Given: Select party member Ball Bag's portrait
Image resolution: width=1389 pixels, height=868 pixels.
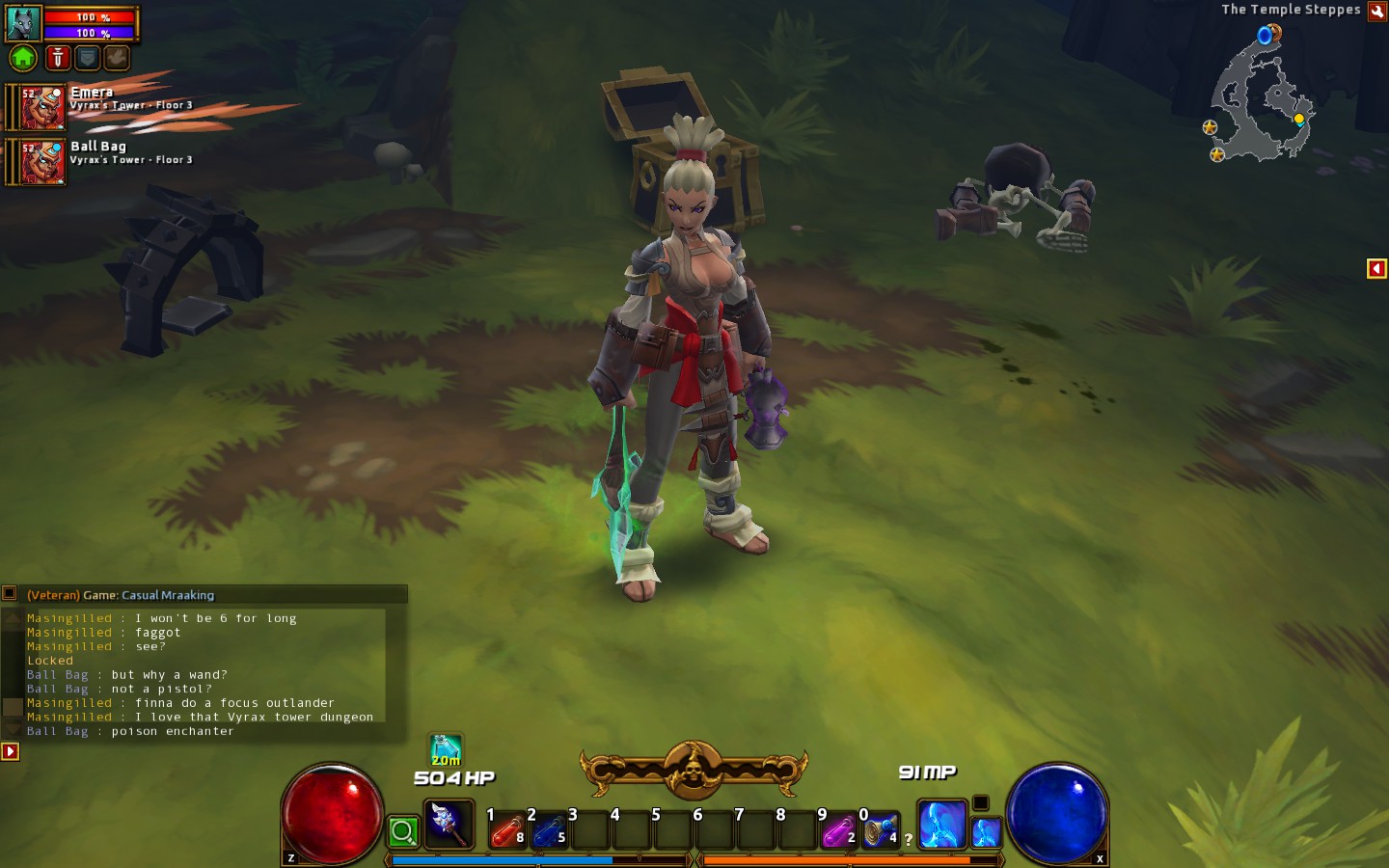Looking at the screenshot, I should (42, 161).
